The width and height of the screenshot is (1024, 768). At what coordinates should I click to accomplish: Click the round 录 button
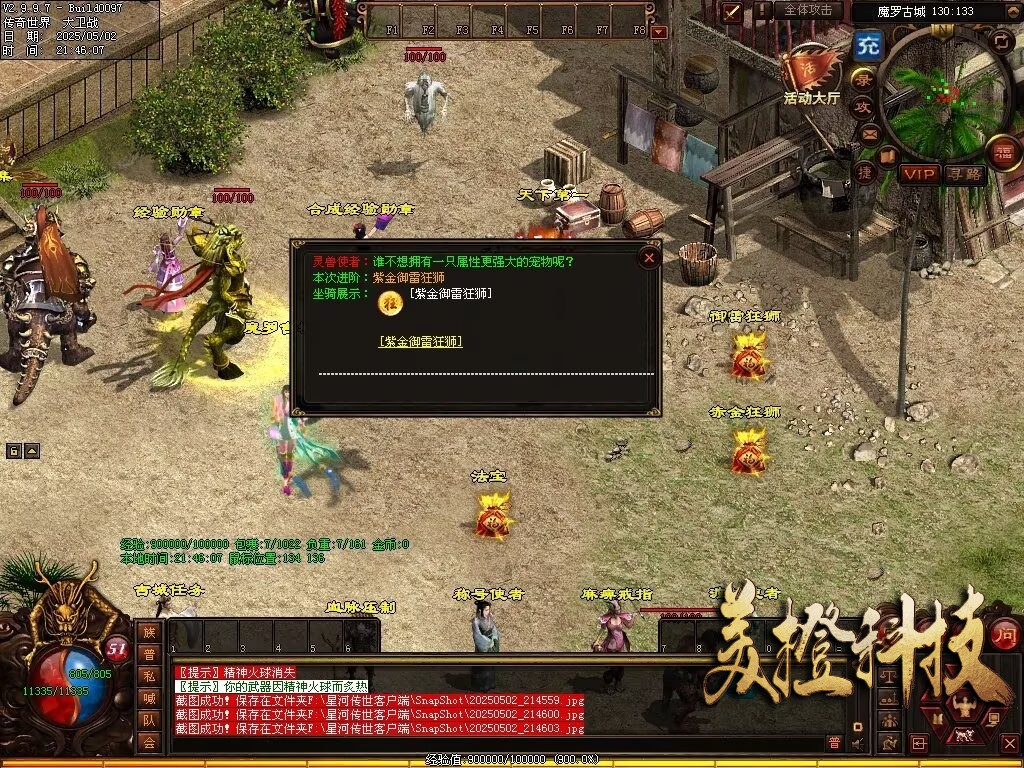point(862,78)
